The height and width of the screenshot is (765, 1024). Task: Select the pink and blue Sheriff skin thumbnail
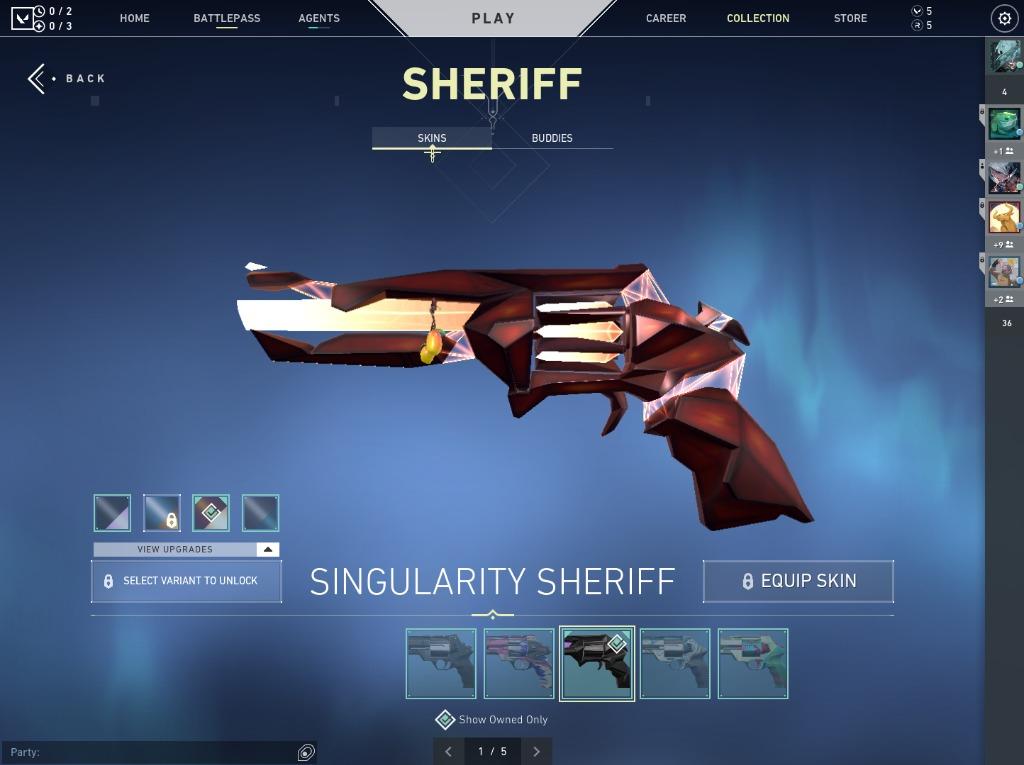(x=519, y=664)
